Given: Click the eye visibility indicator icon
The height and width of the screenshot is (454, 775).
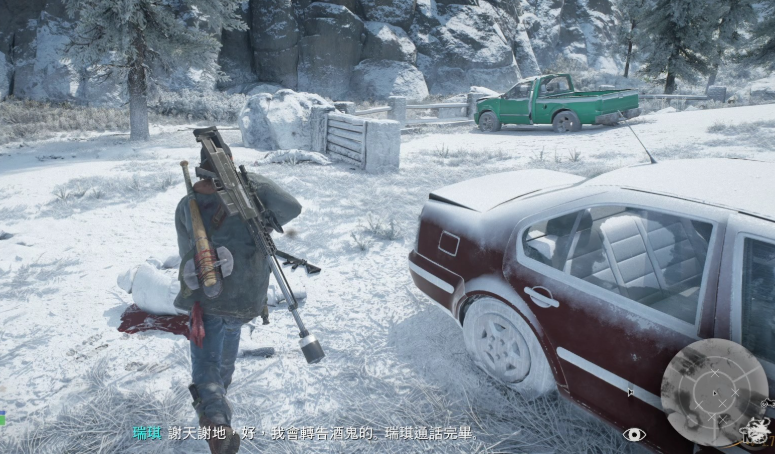Looking at the screenshot, I should click(634, 434).
